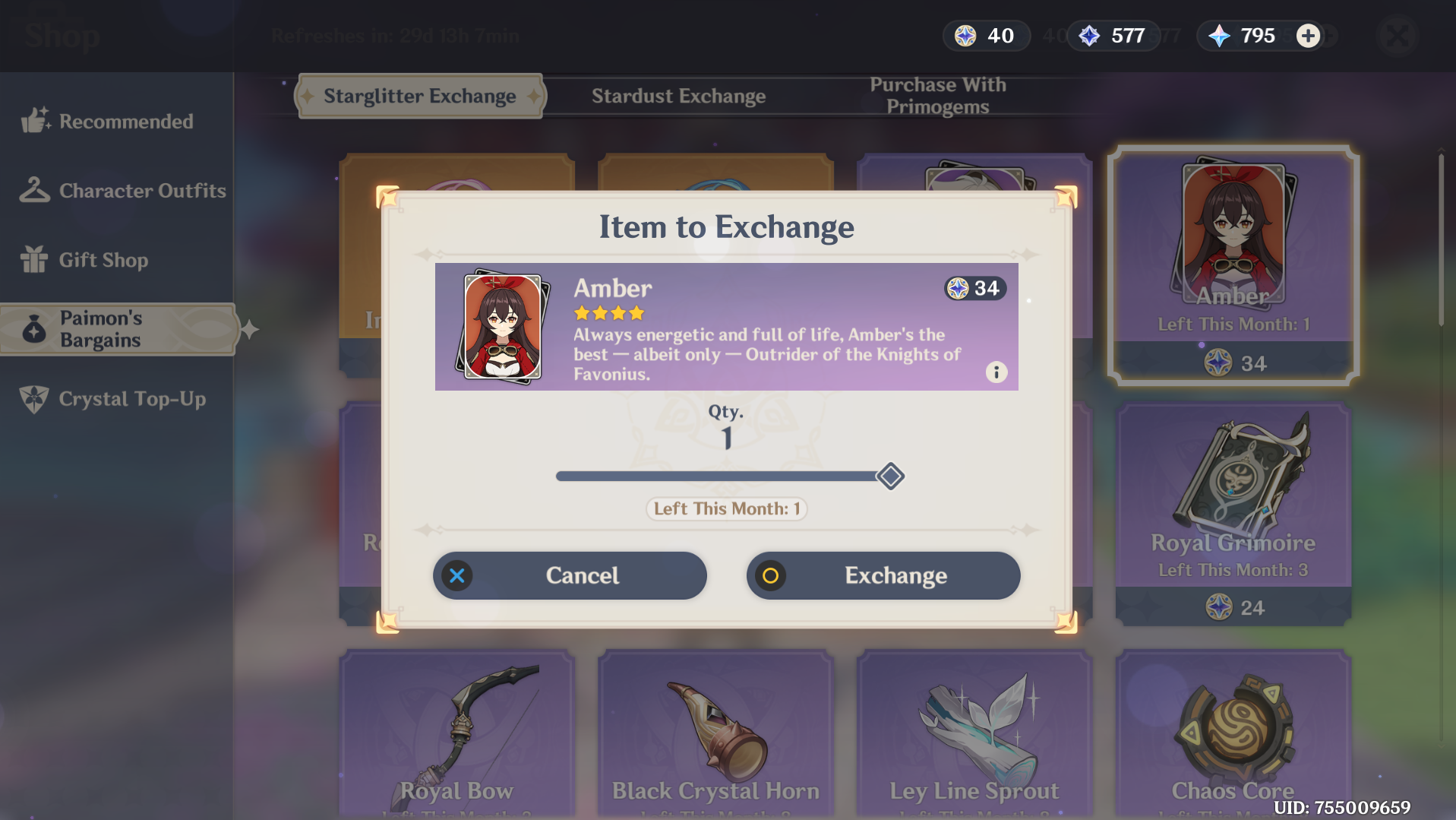The image size is (1456, 820).
Task: Click the Masterless Starglitter currency icon
Action: click(964, 35)
